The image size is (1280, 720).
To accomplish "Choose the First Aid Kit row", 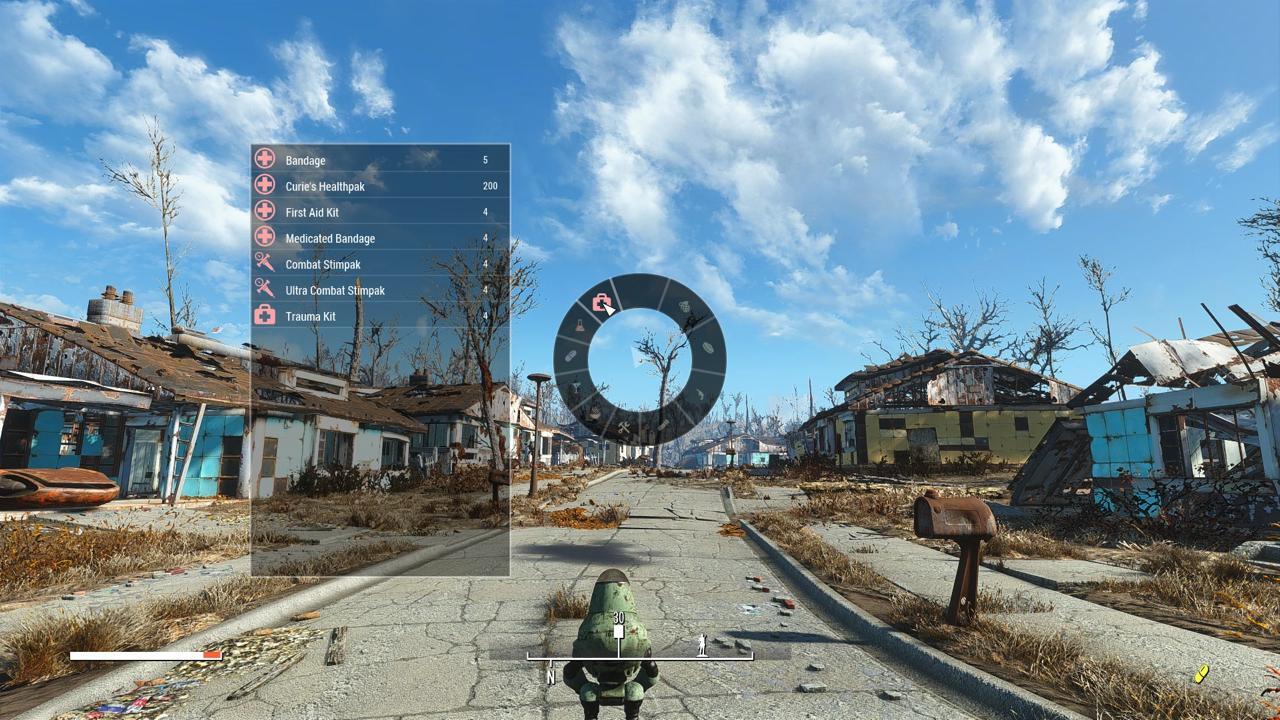I will tap(380, 212).
